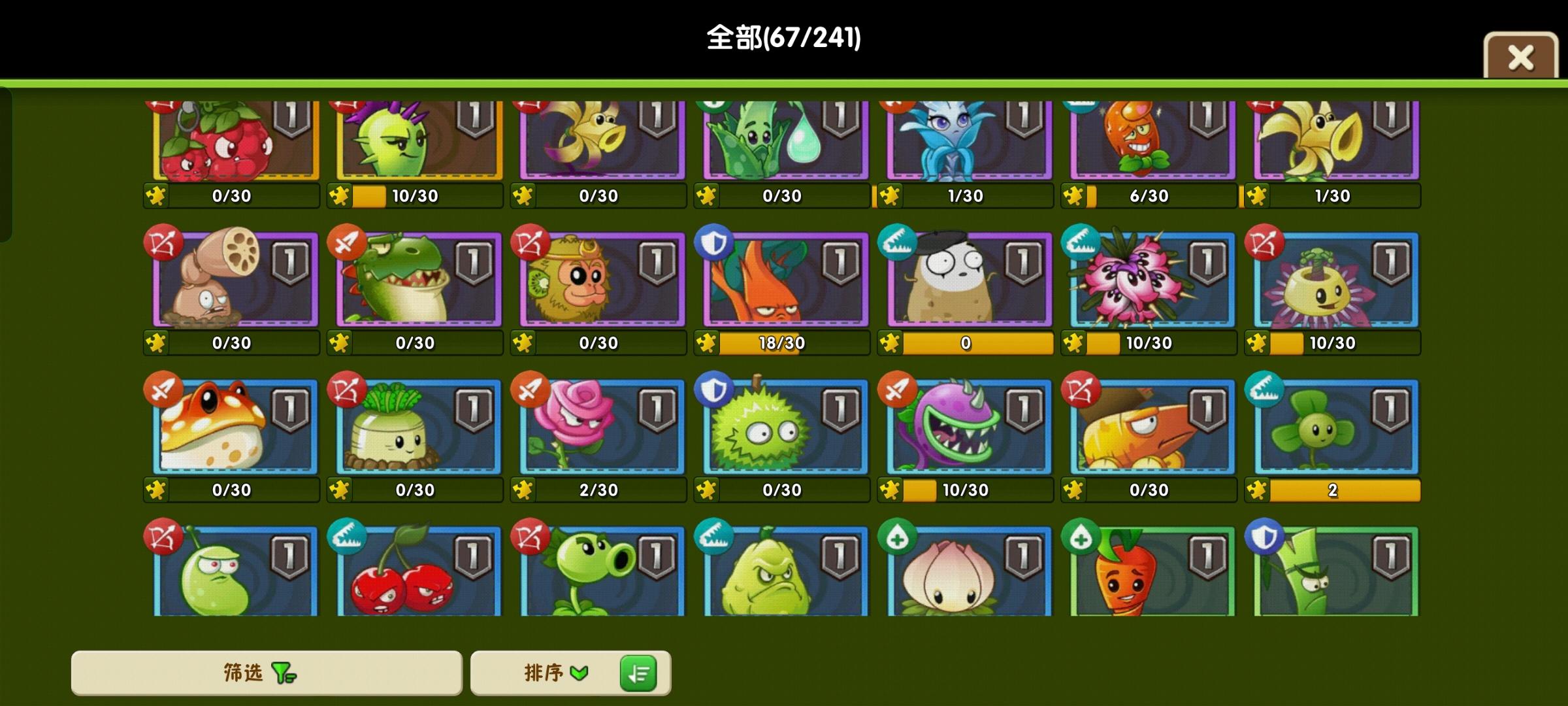The image size is (1568, 706).
Task: Open the 排序 sort dropdown
Action: [x=559, y=672]
